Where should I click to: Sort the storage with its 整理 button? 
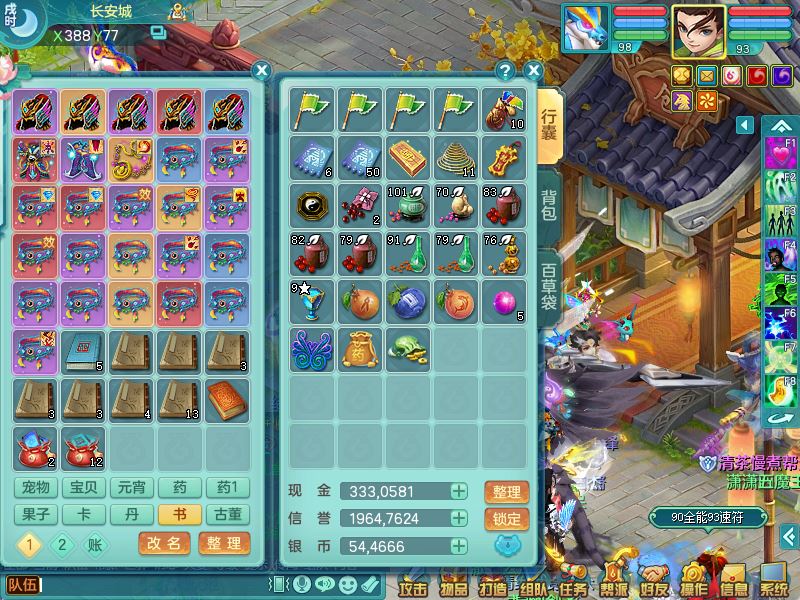pyautogui.click(x=224, y=544)
